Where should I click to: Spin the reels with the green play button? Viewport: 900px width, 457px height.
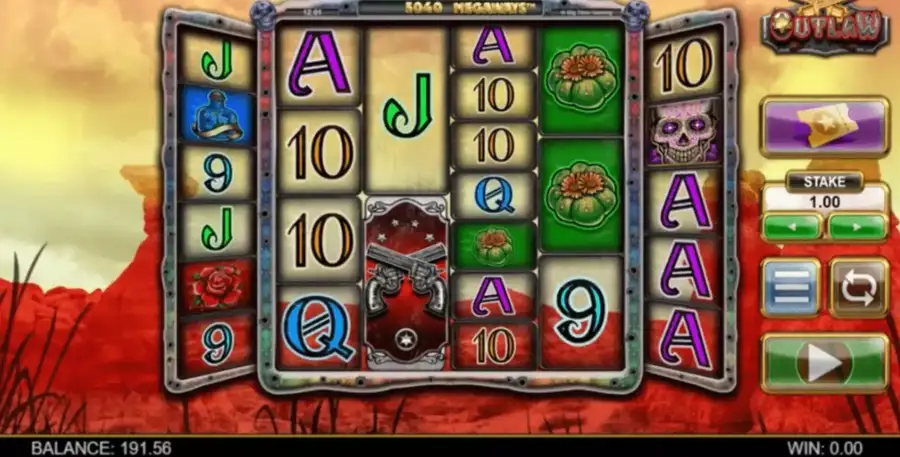click(x=825, y=362)
